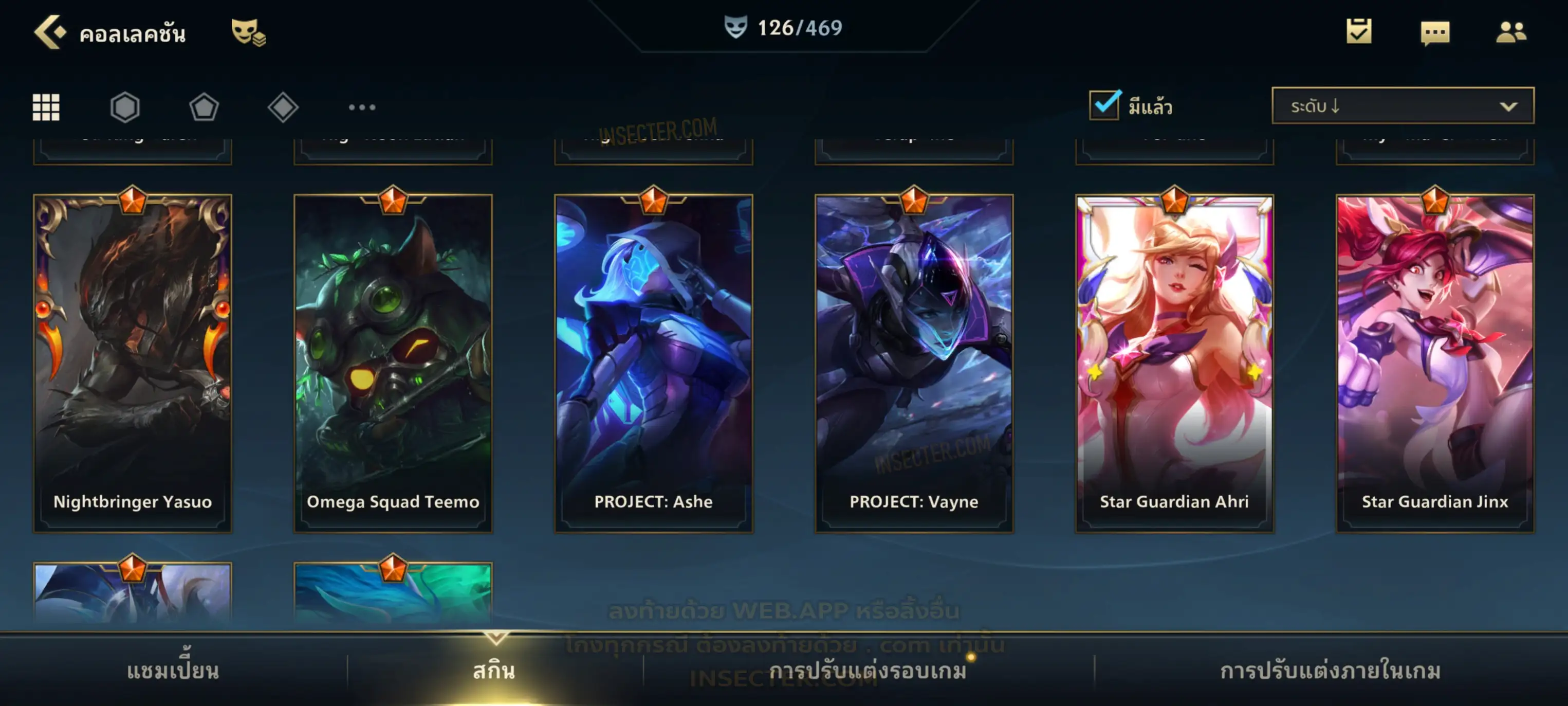Viewport: 1568px width, 706px height.
Task: Open the friends list icon
Action: click(1511, 32)
